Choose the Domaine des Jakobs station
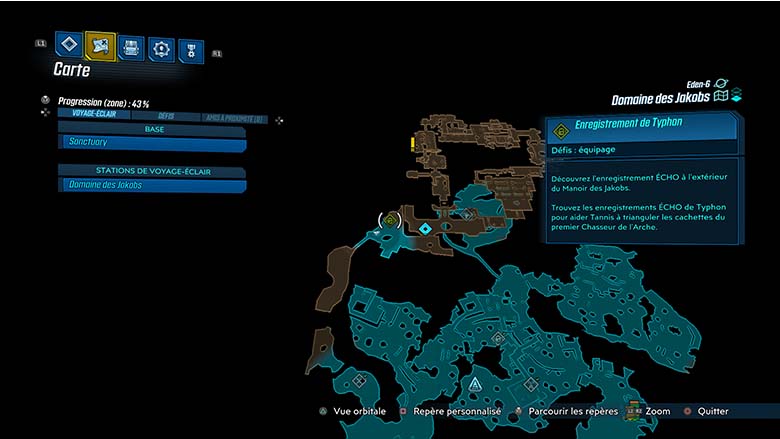 [x=152, y=185]
